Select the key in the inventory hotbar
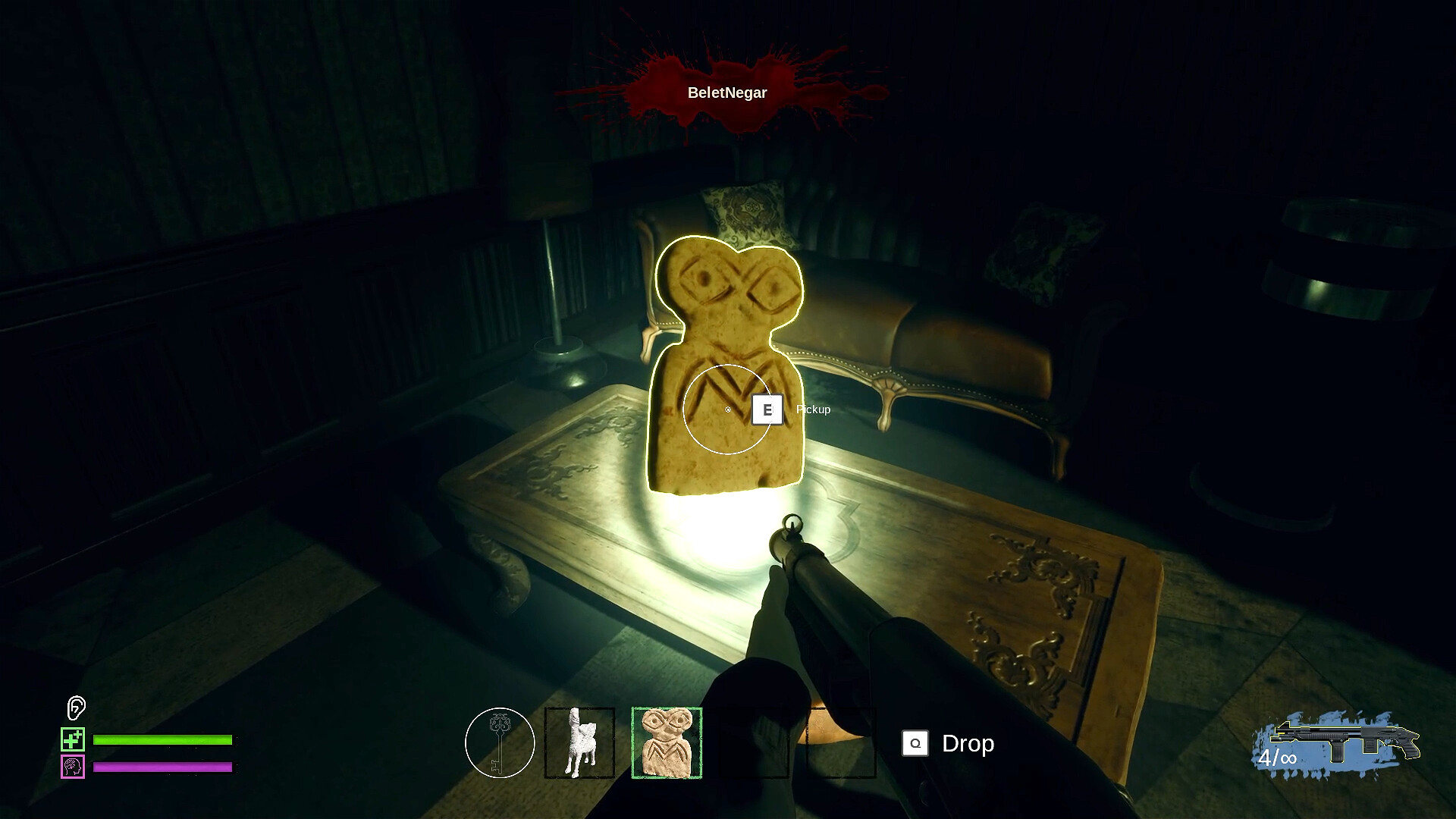The image size is (1456, 819). coord(500,742)
